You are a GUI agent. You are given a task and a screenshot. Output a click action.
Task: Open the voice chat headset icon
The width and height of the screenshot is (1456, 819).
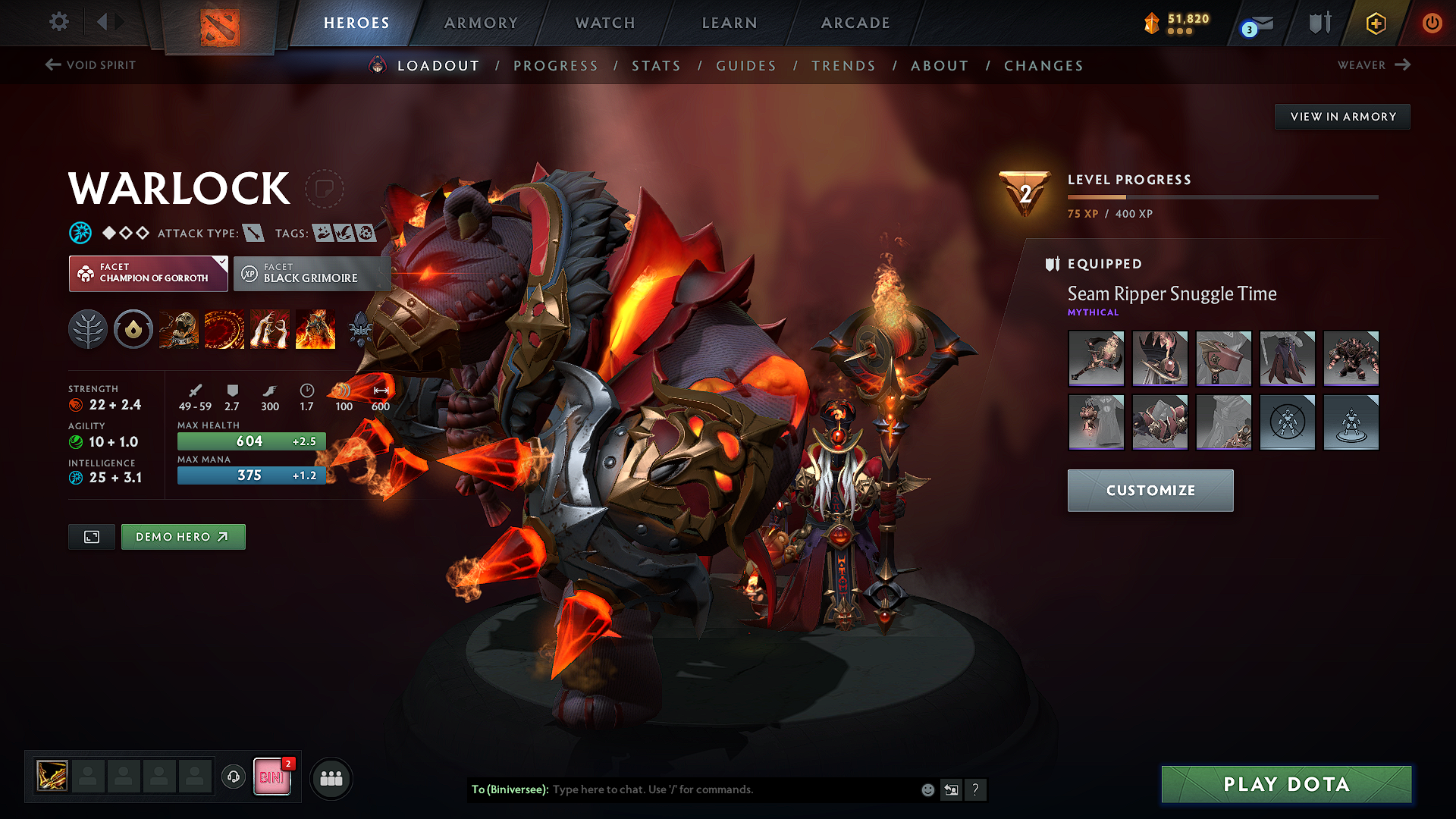[233, 777]
